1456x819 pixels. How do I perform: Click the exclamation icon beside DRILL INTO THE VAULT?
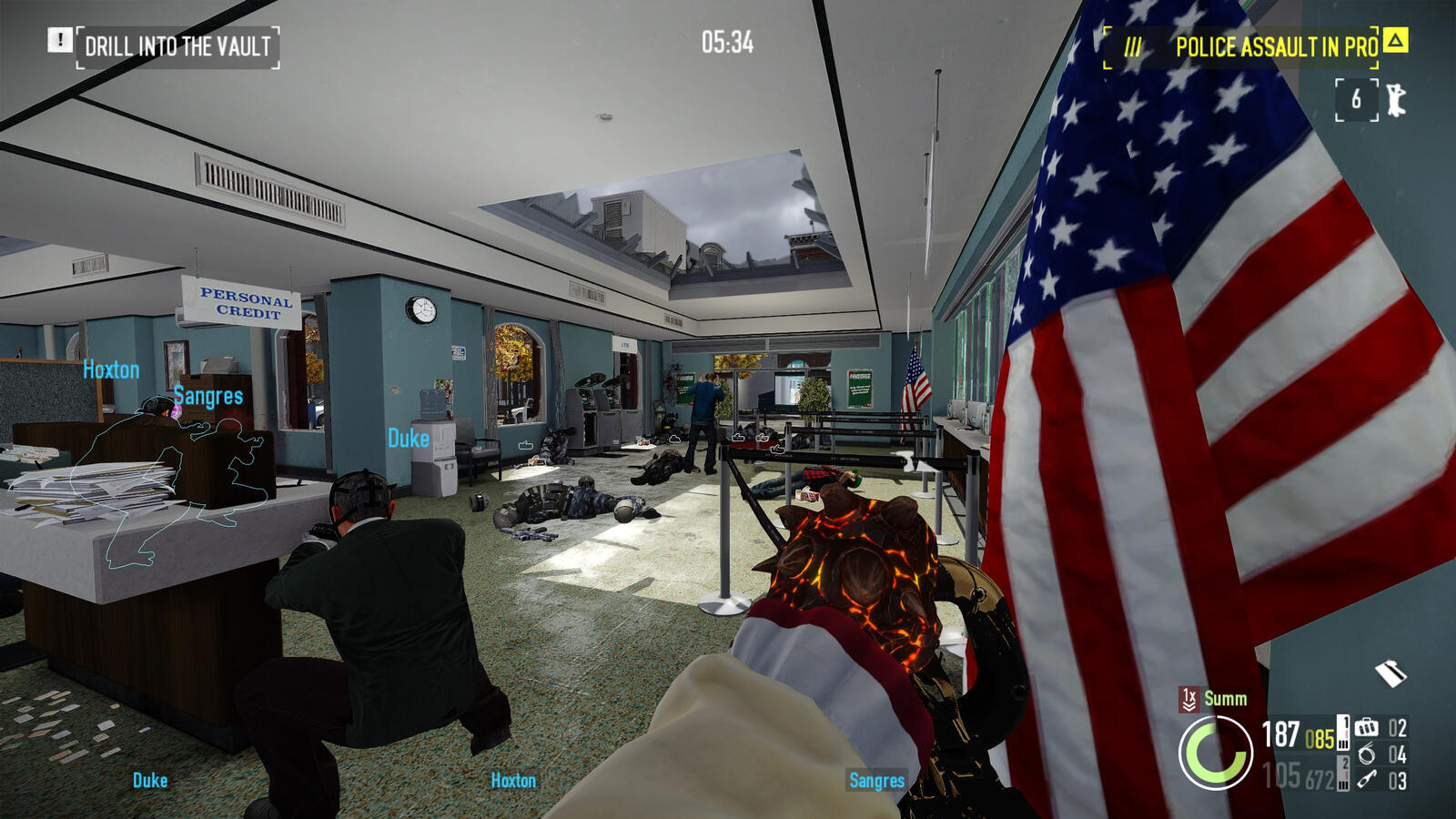60,41
